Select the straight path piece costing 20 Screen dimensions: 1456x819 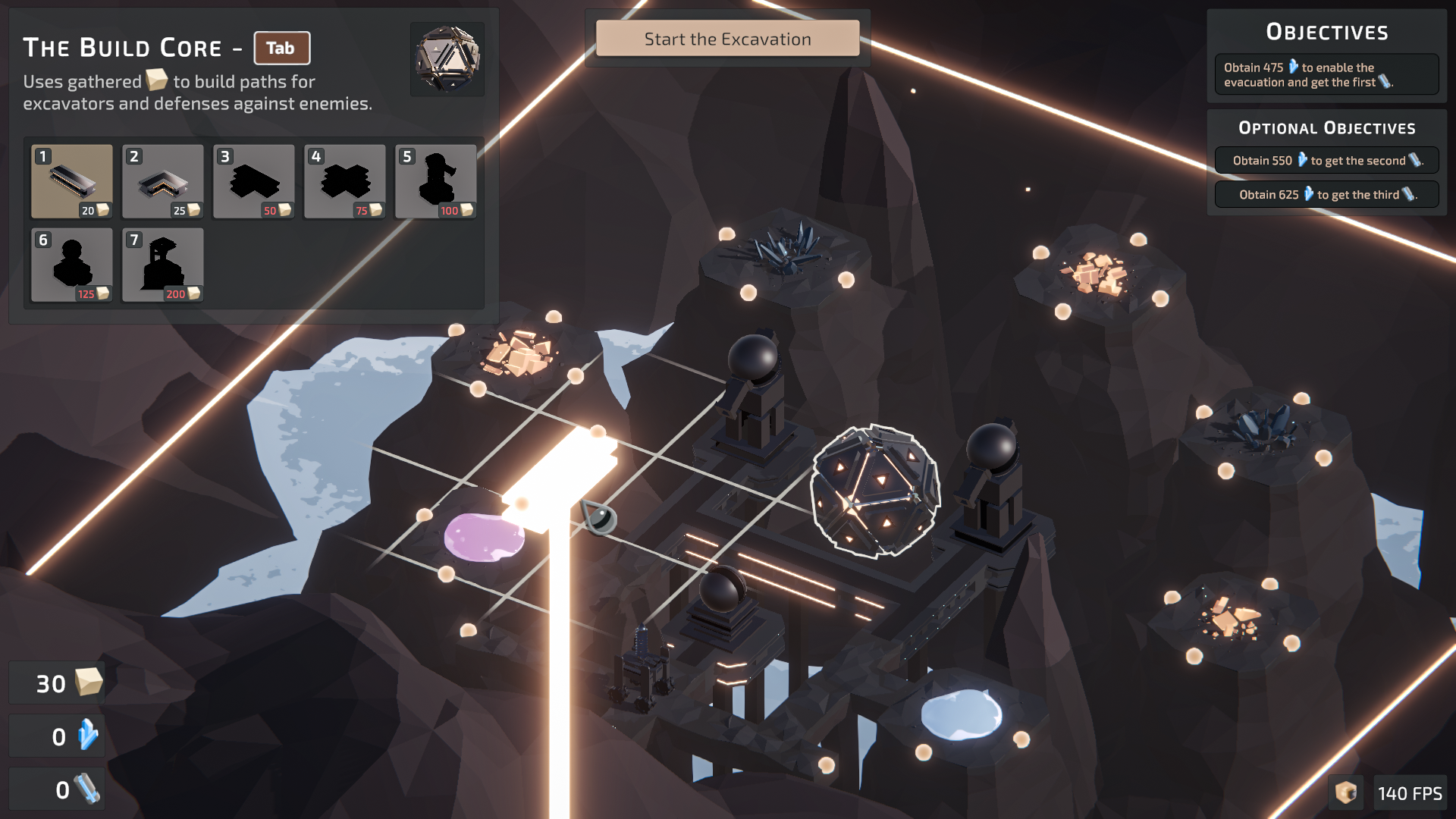click(x=72, y=182)
